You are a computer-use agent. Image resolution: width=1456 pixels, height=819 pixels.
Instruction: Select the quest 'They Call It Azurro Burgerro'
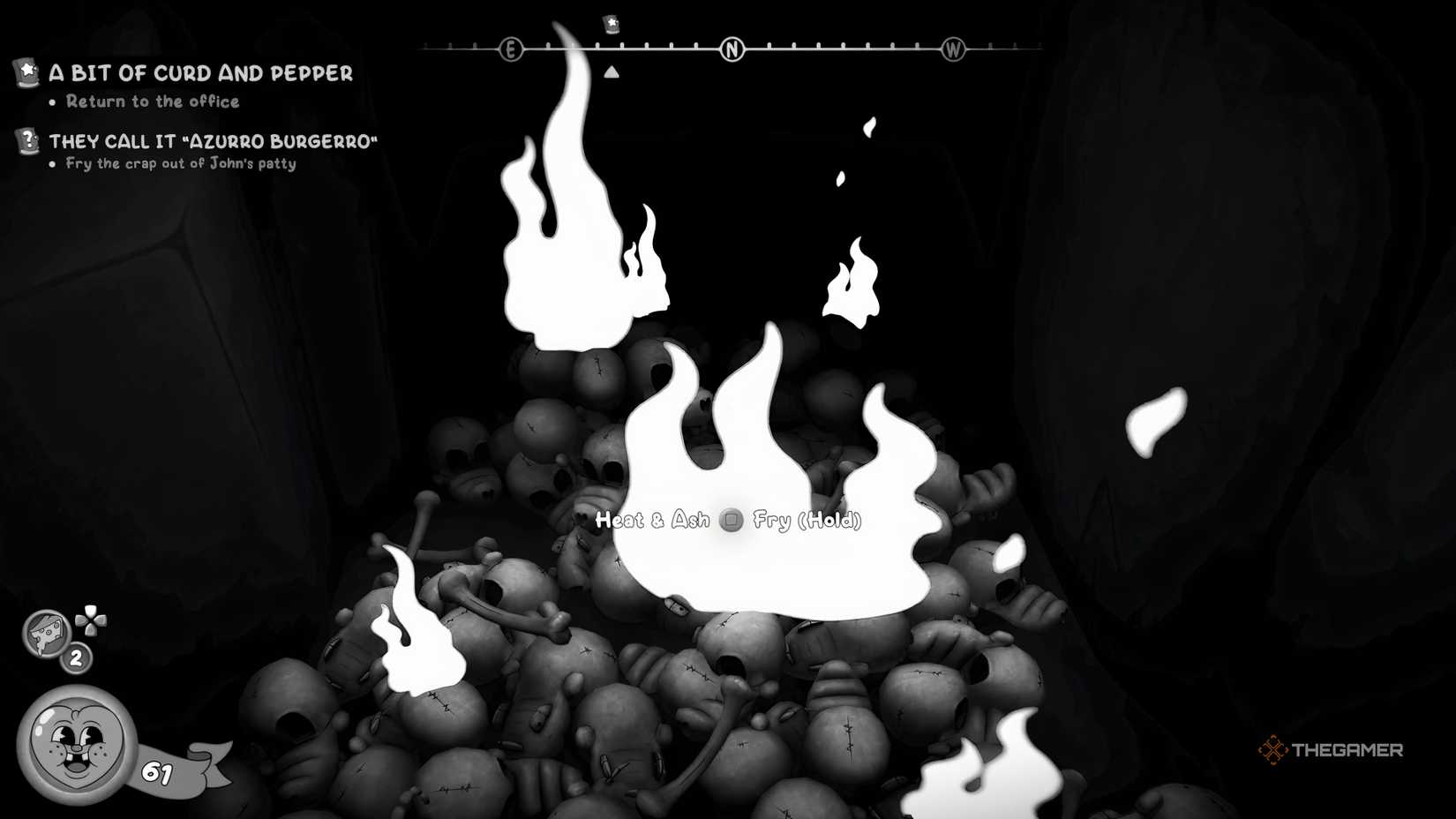tap(214, 140)
